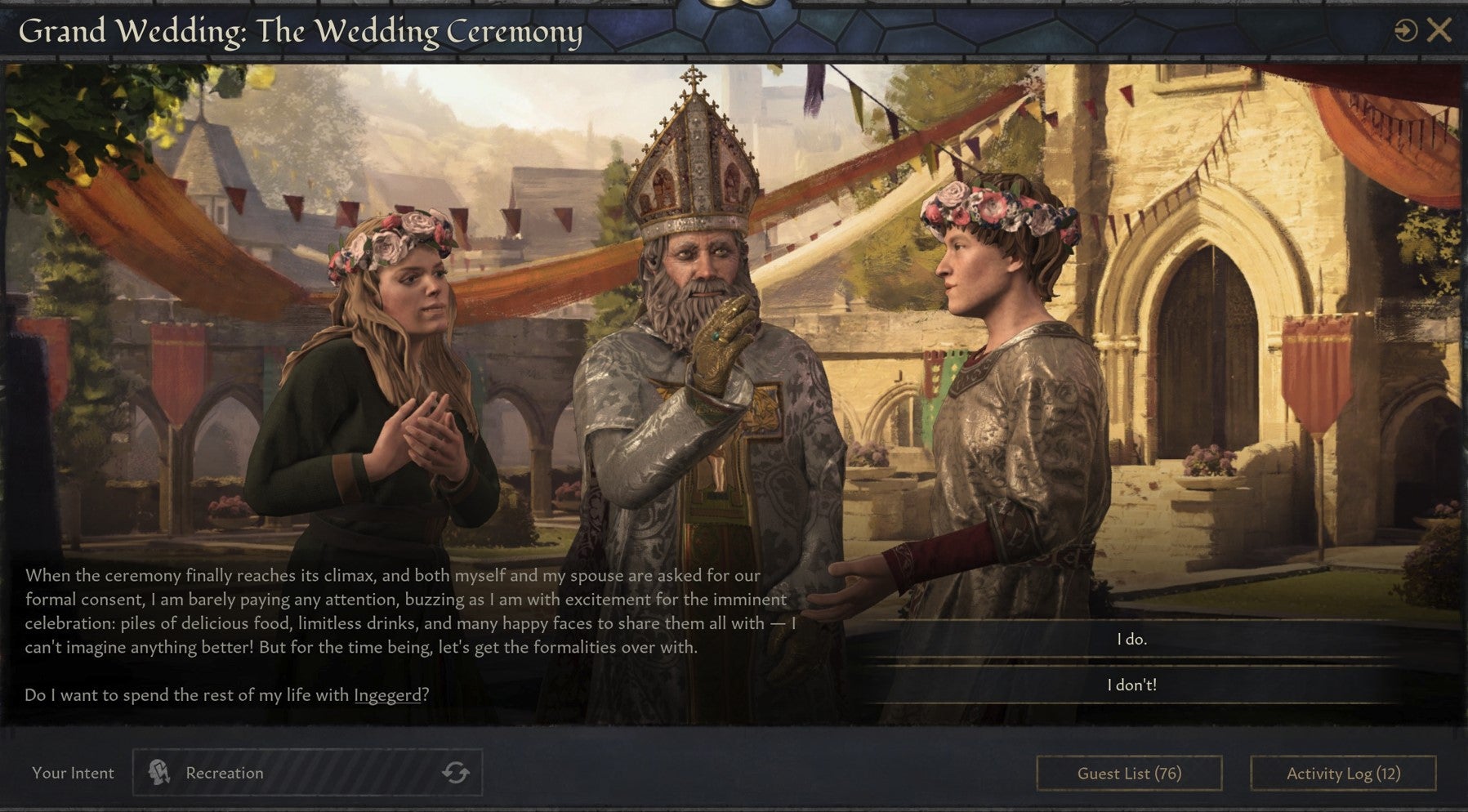The width and height of the screenshot is (1468, 812).
Task: Choose "I don't!" to refuse the vows
Action: tap(1131, 687)
